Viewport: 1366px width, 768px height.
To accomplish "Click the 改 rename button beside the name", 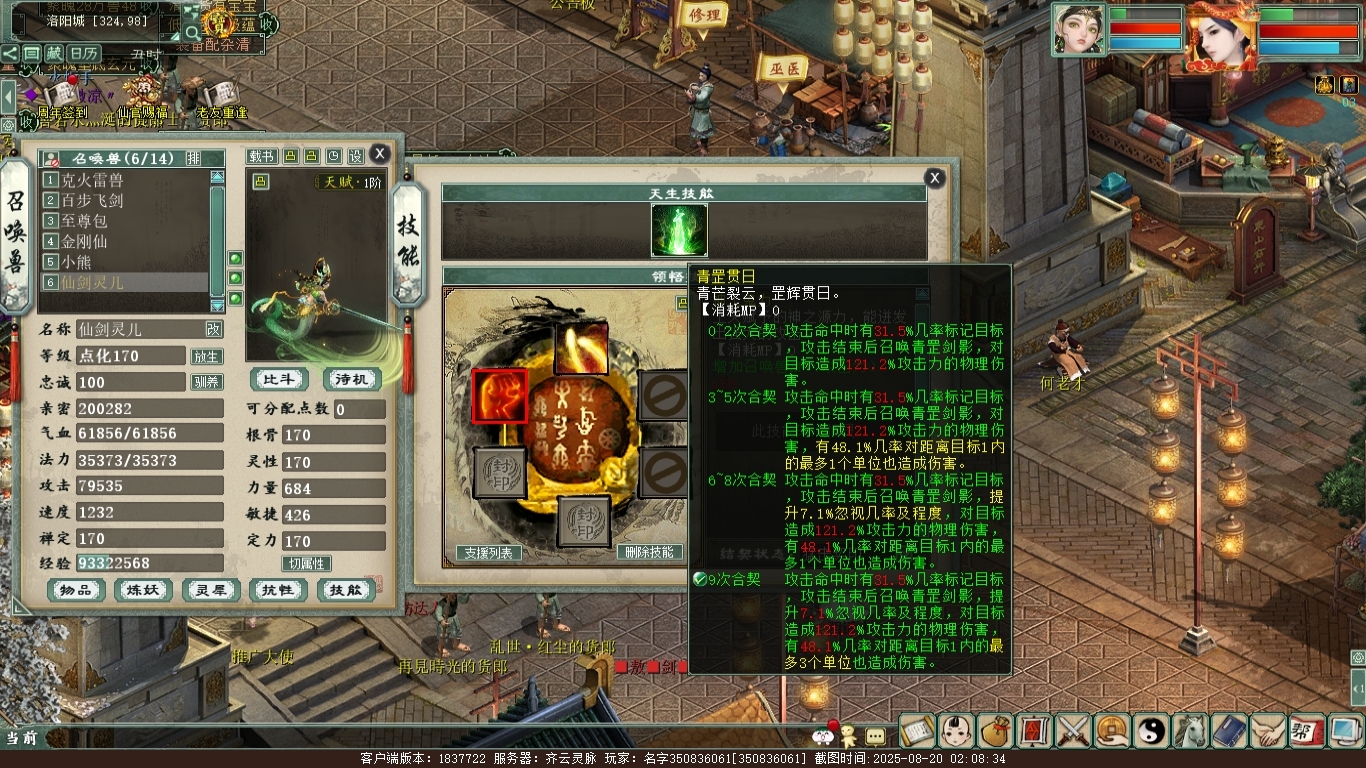I will (x=214, y=329).
